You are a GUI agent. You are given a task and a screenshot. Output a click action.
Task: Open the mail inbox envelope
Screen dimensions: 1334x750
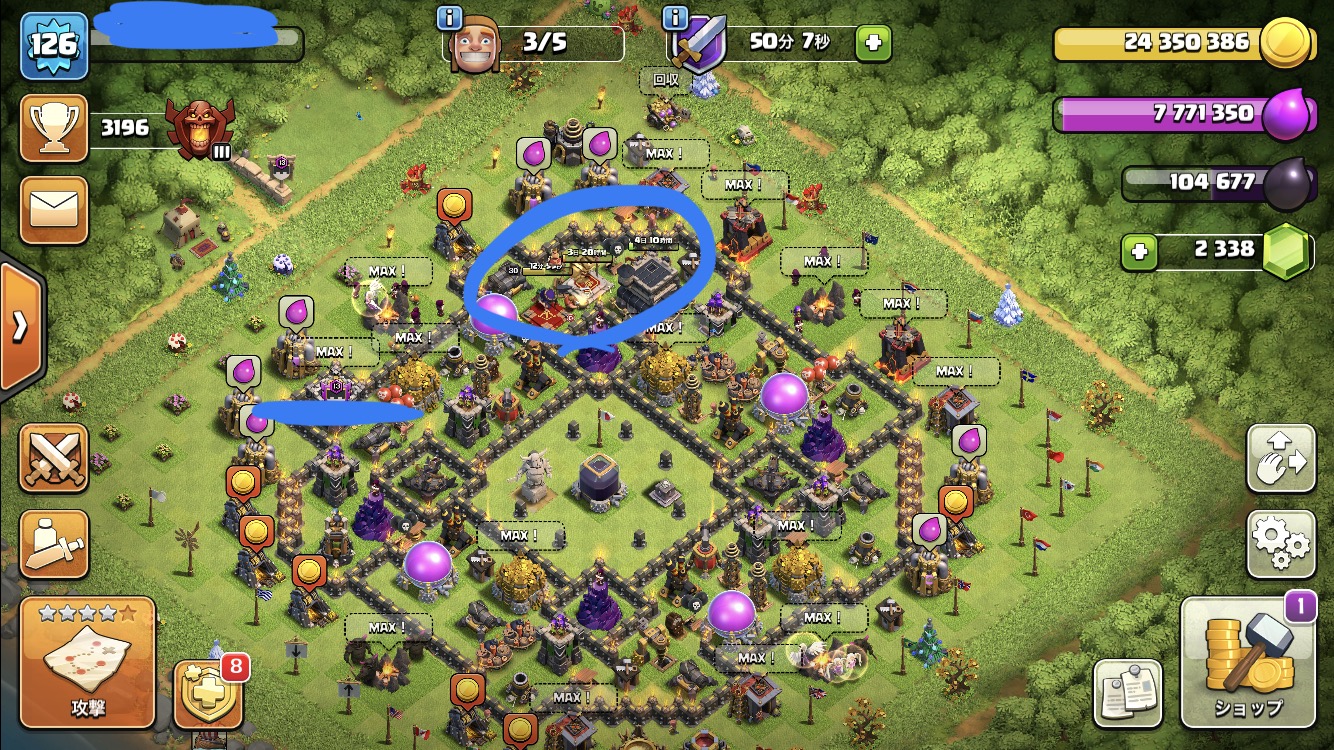(54, 211)
